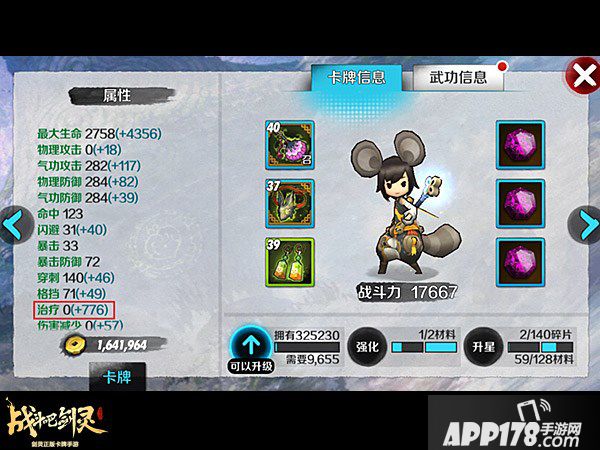
Task: Select the level 37 equipment slot
Action: [290, 204]
